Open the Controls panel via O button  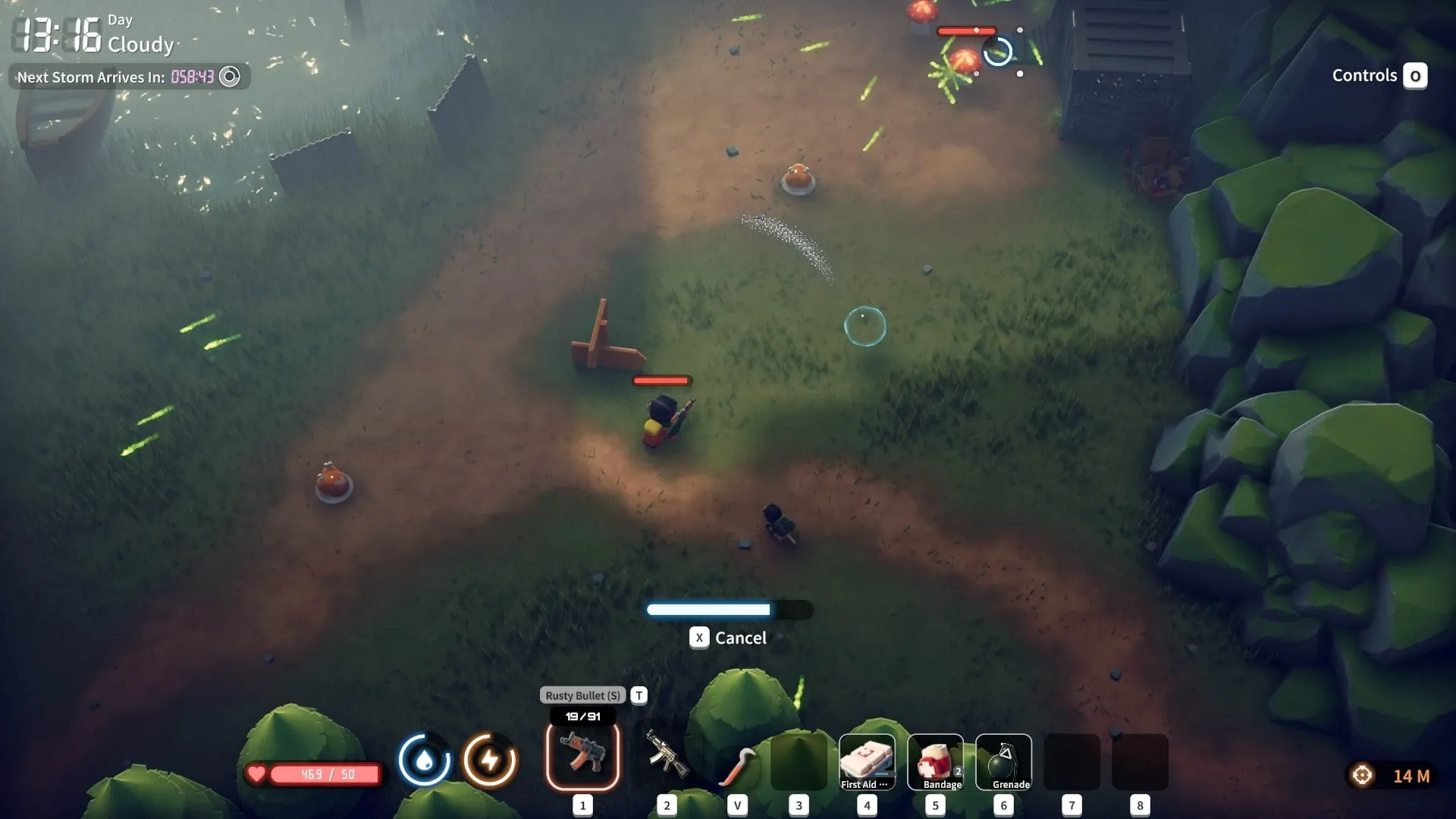[1415, 75]
